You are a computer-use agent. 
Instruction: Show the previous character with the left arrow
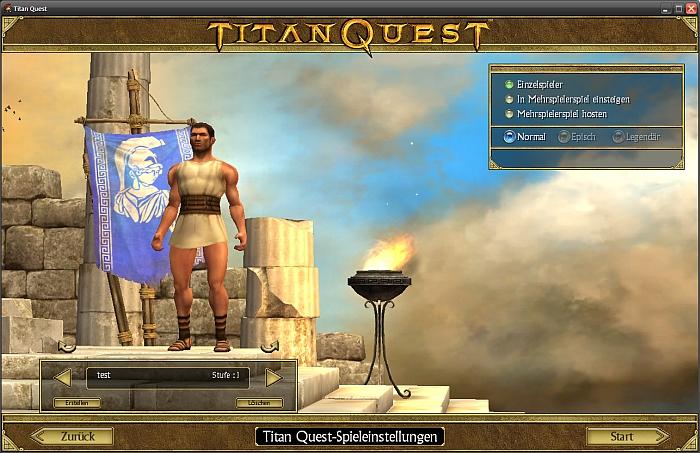point(62,377)
